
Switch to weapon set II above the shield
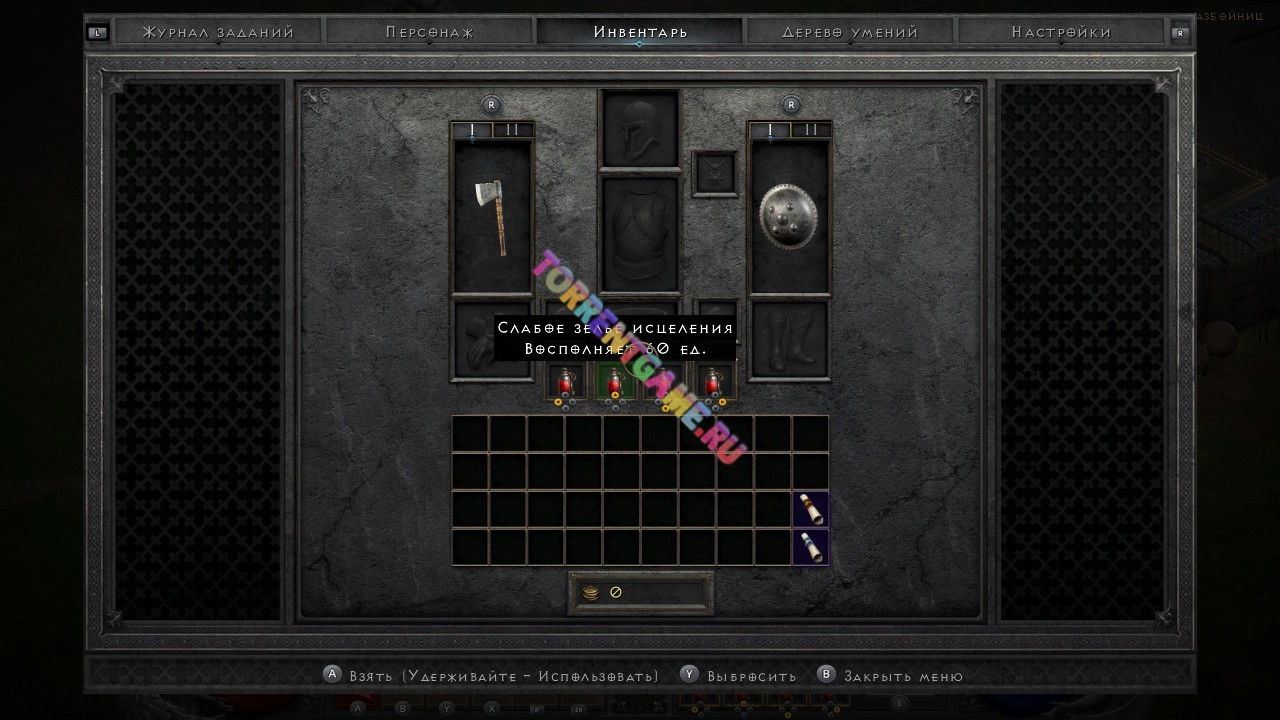pos(810,130)
